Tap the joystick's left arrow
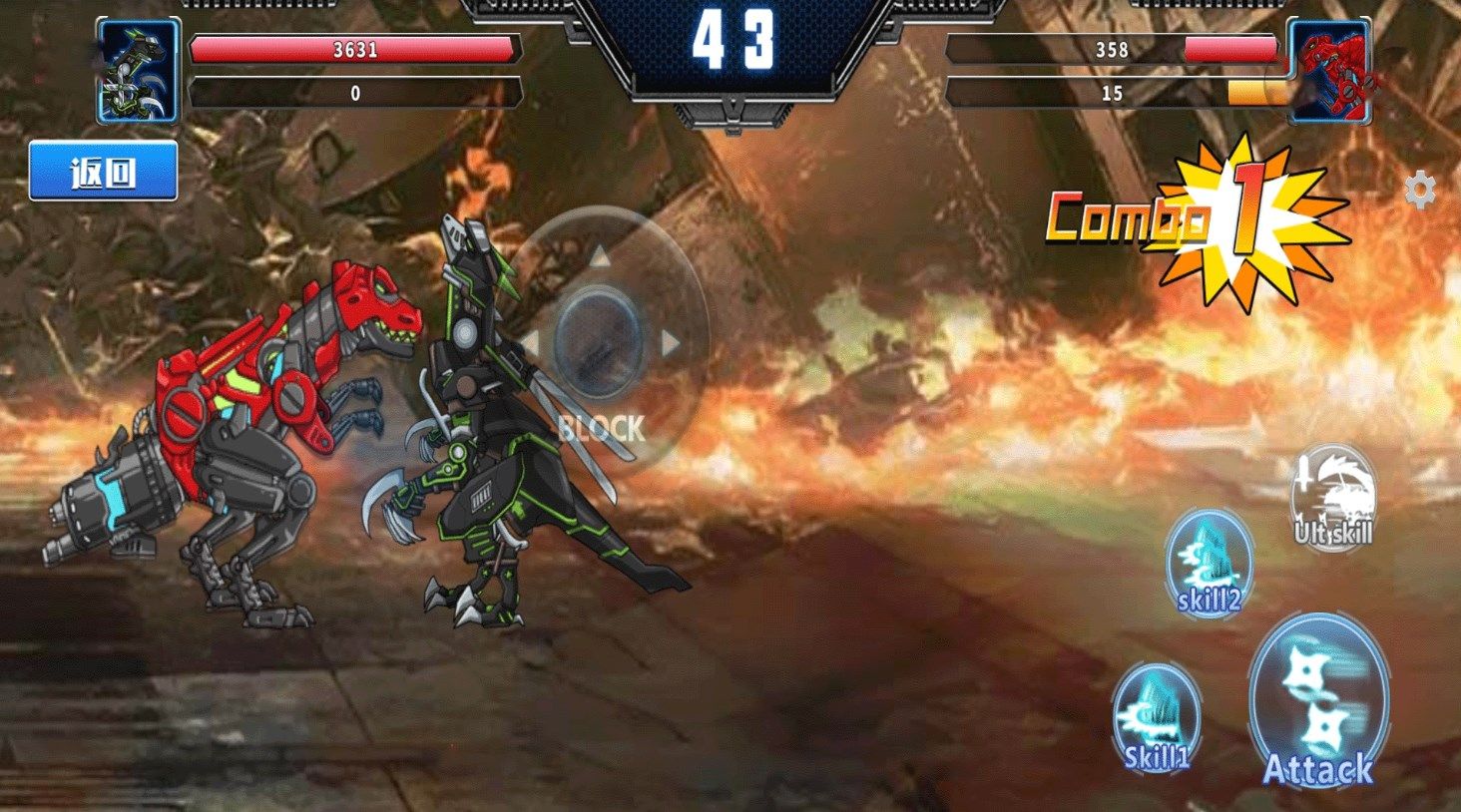The image size is (1461, 812). pyautogui.click(x=529, y=344)
